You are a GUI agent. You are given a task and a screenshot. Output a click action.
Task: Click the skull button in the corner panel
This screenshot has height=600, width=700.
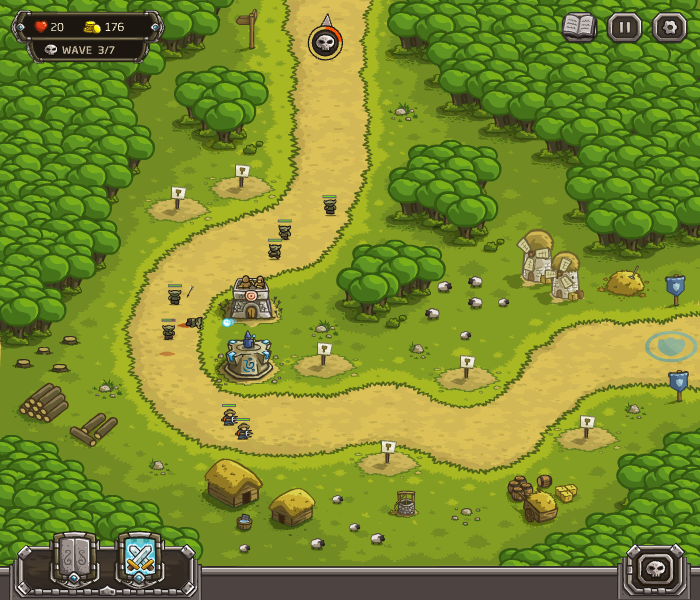[x=657, y=569]
